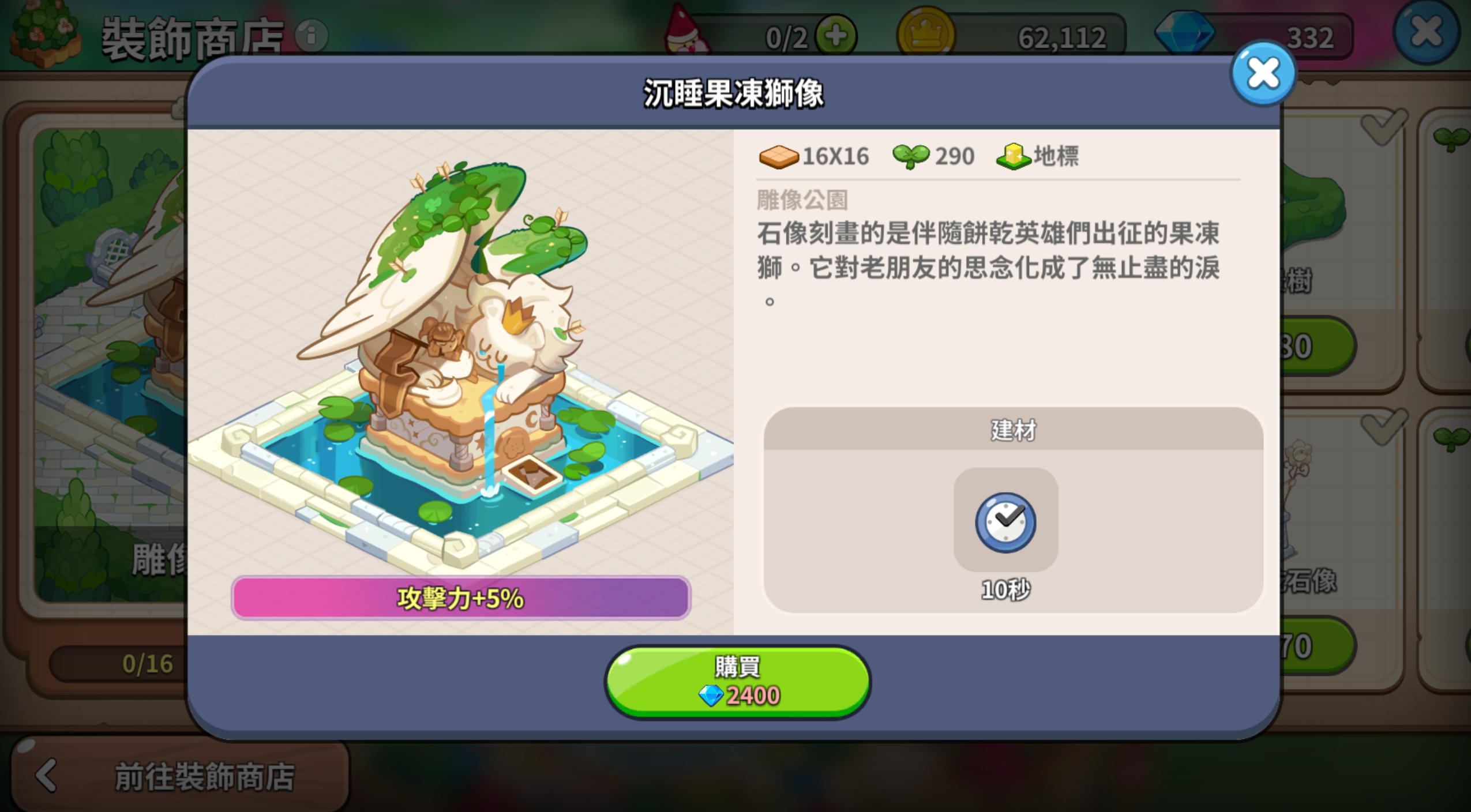The width and height of the screenshot is (1471, 812).
Task: Dismiss the 沉睡果凍獅像 popup with blue X
Action: 1264,72
